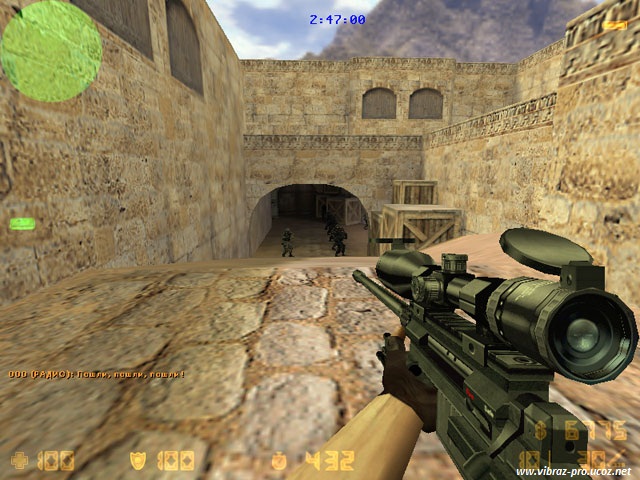
Task: Select the yellow flashlight indicator icon
Action: click(614, 25)
